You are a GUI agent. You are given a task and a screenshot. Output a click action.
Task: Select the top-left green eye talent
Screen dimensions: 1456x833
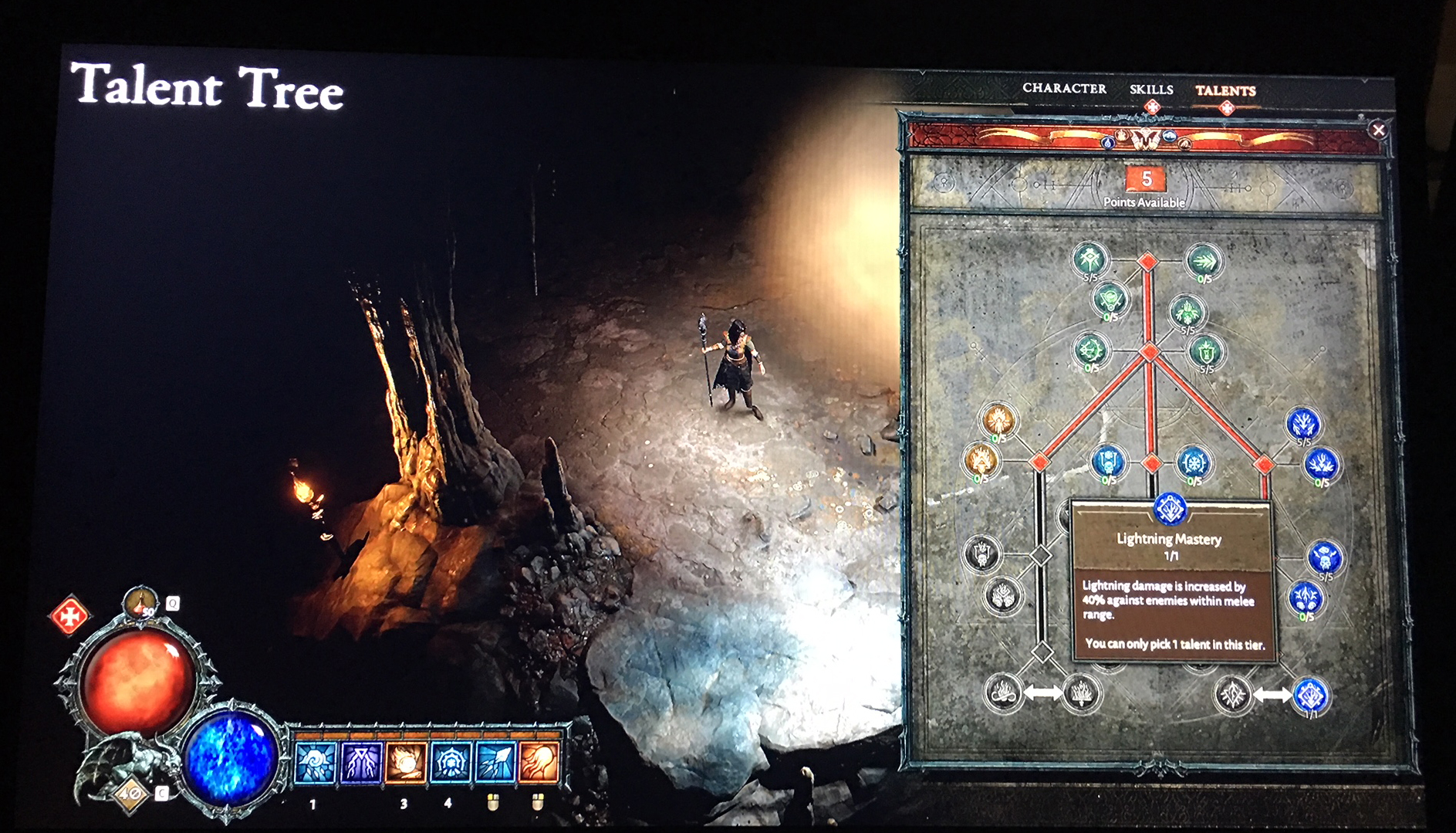pos(1090,259)
